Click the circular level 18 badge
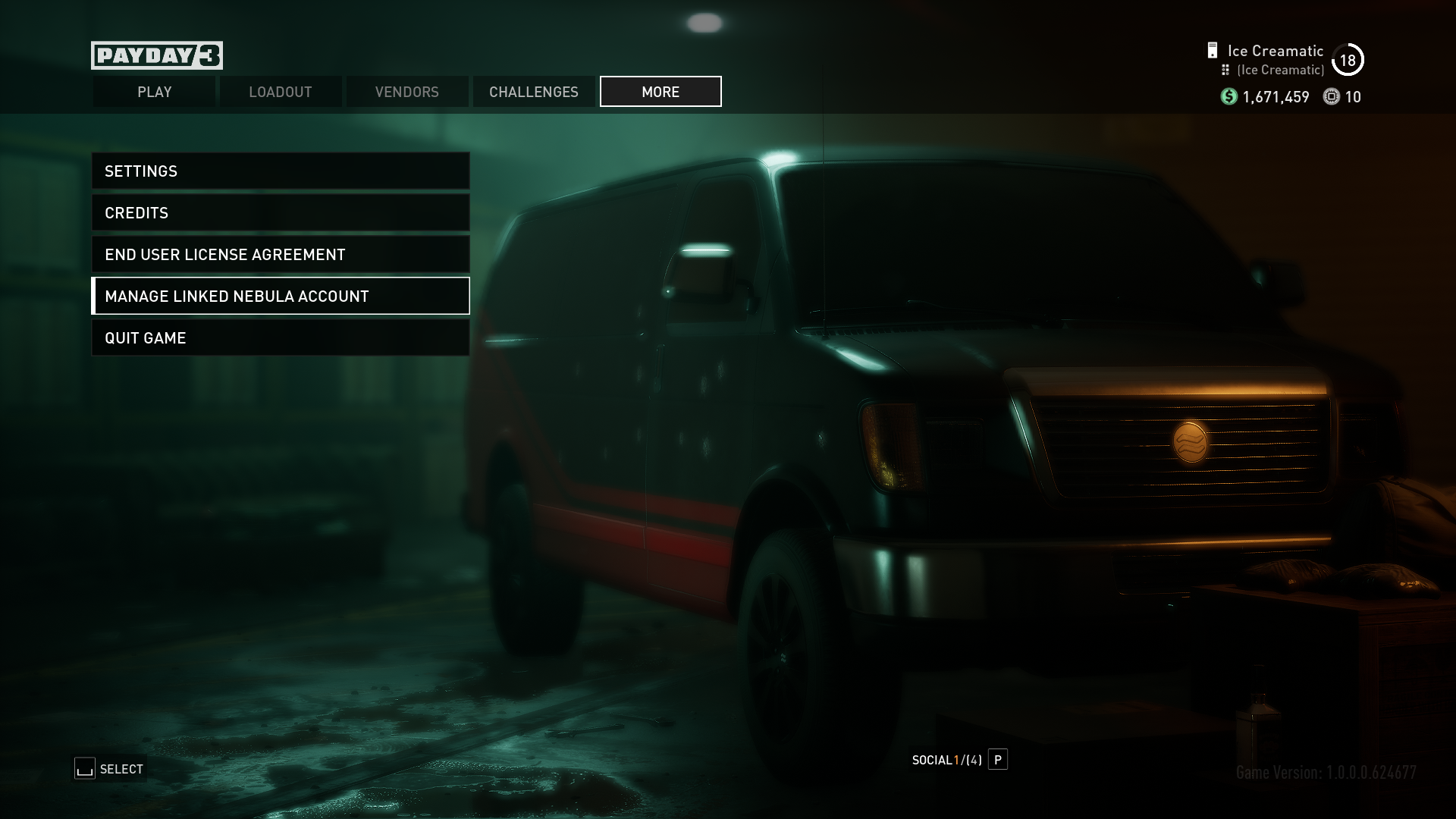The image size is (1456, 819). 1349,58
